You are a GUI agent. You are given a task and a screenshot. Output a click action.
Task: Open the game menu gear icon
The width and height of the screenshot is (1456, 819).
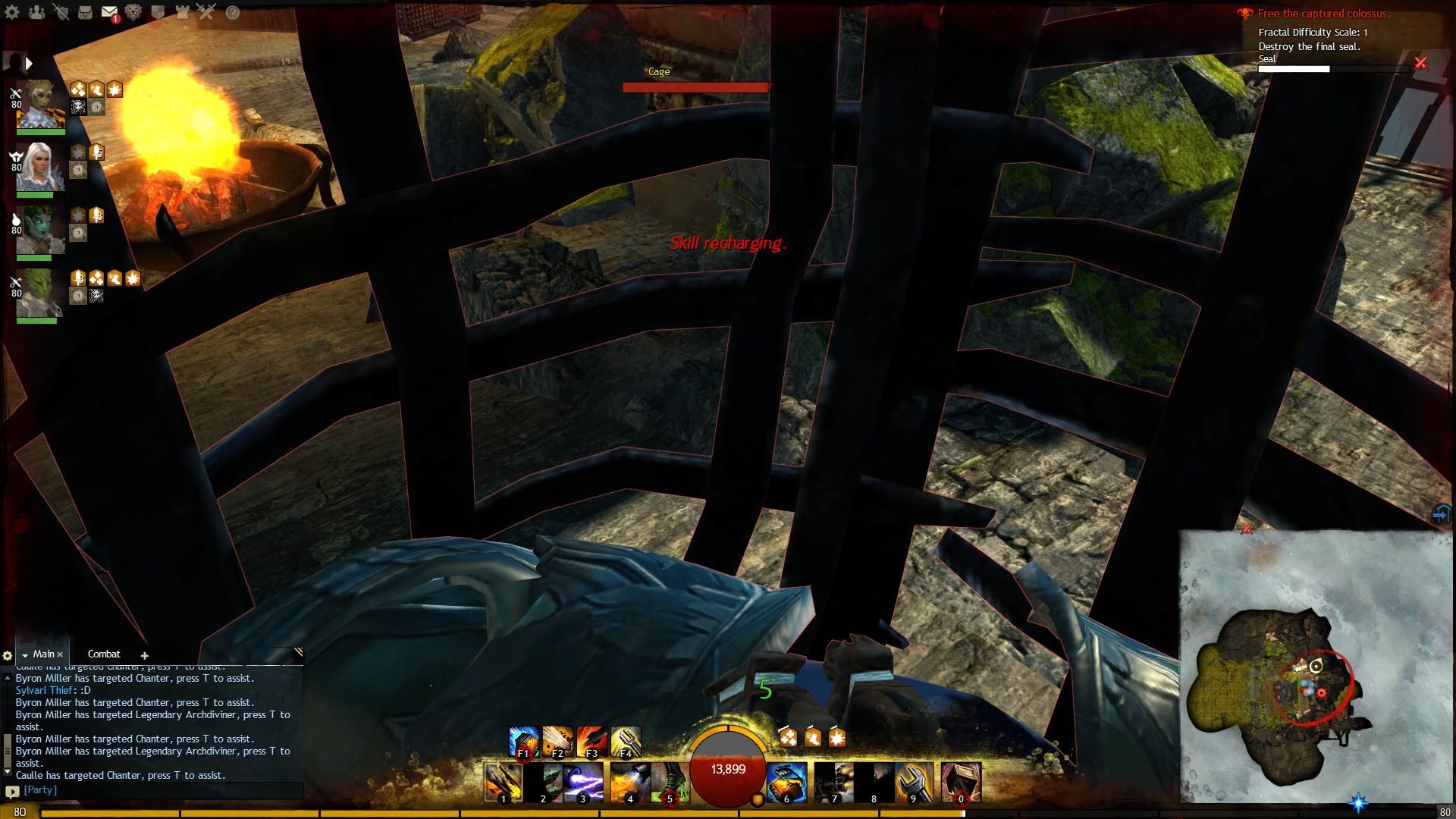click(12, 12)
